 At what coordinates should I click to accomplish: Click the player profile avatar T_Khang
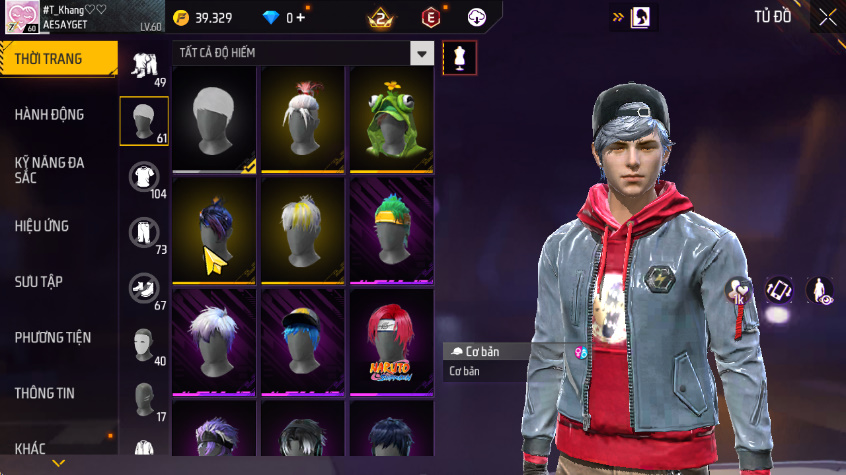point(22,17)
